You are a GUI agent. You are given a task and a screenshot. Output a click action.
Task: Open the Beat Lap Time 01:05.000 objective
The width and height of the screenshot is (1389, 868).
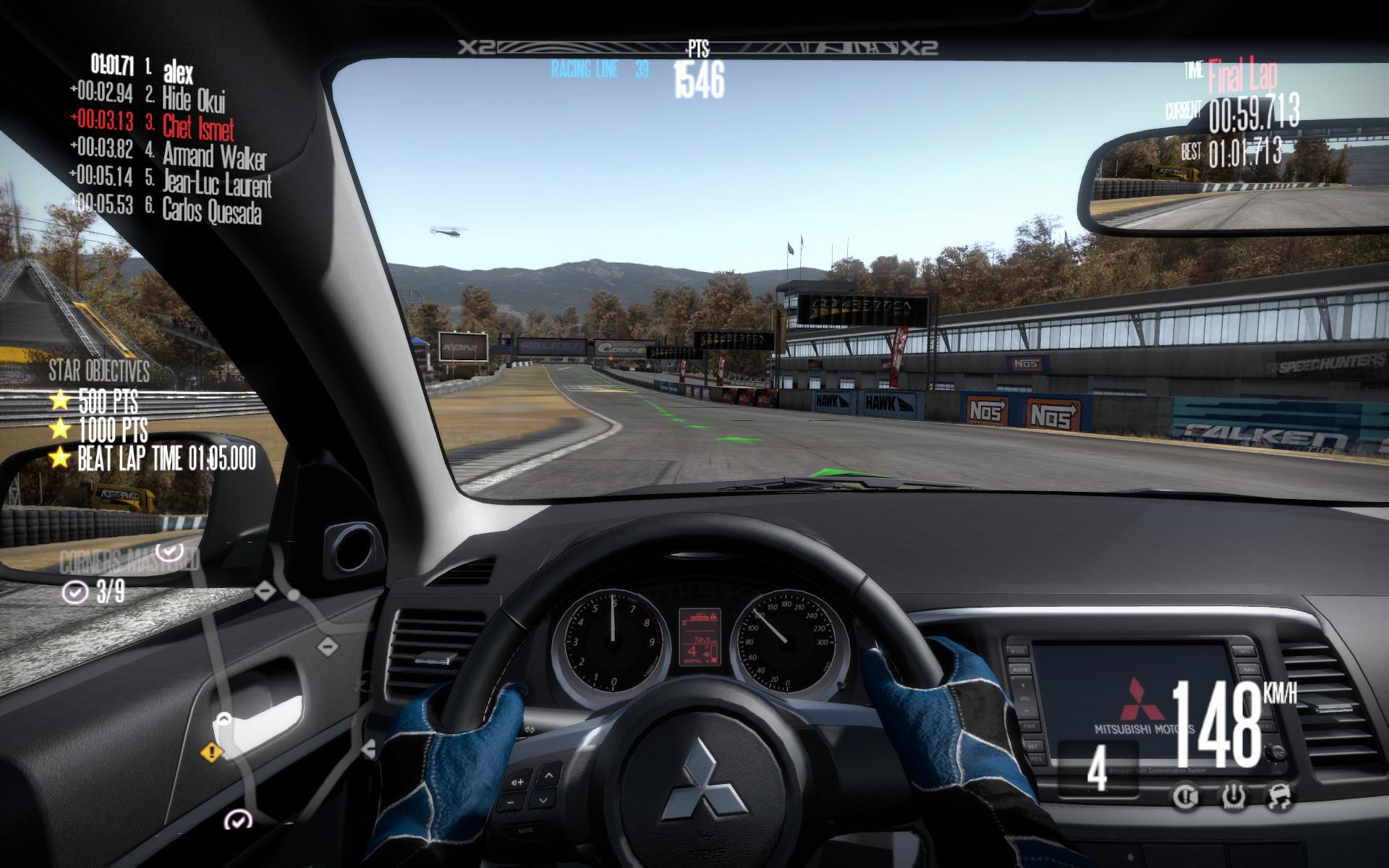tap(166, 459)
